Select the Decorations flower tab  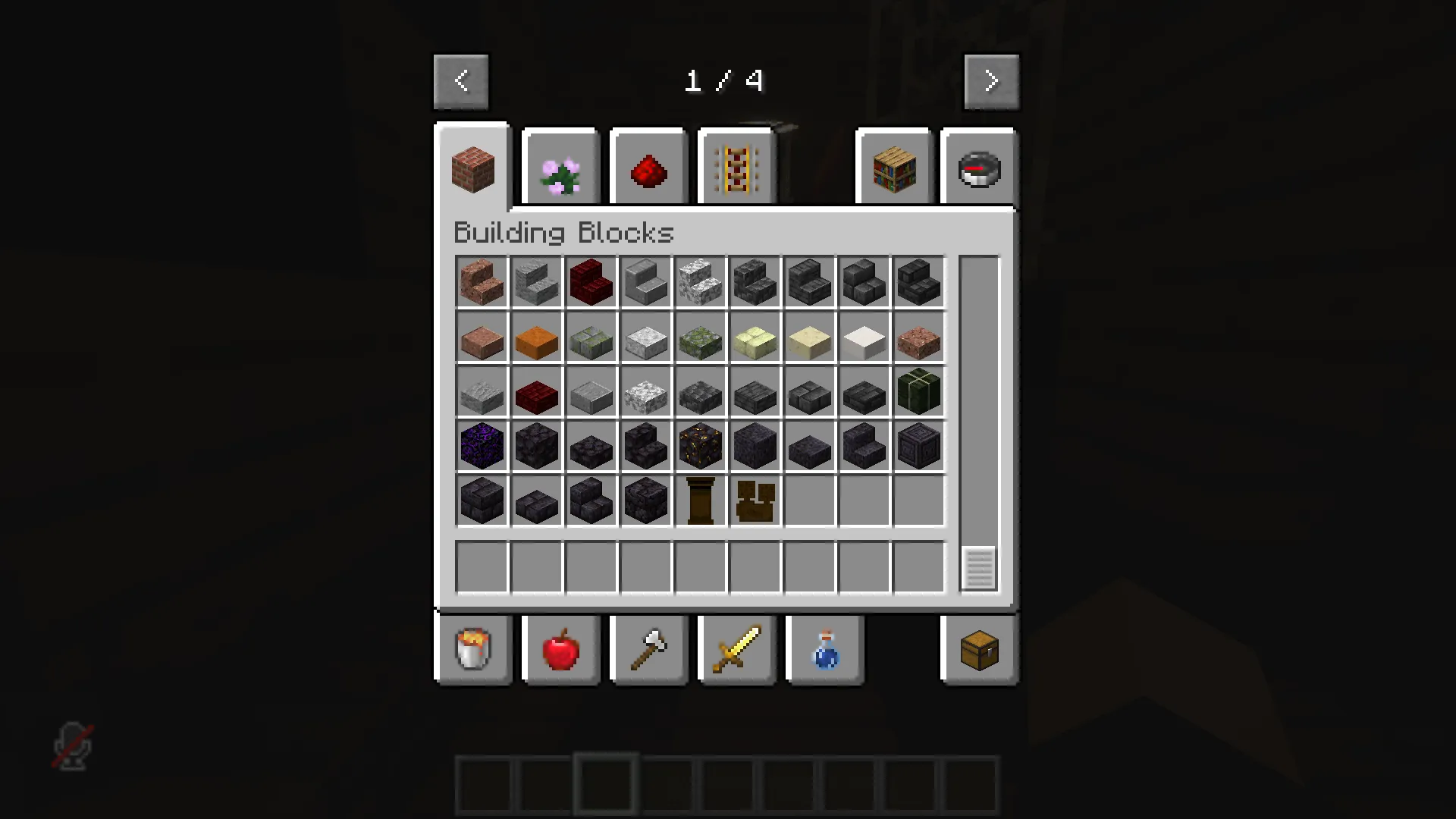point(560,167)
